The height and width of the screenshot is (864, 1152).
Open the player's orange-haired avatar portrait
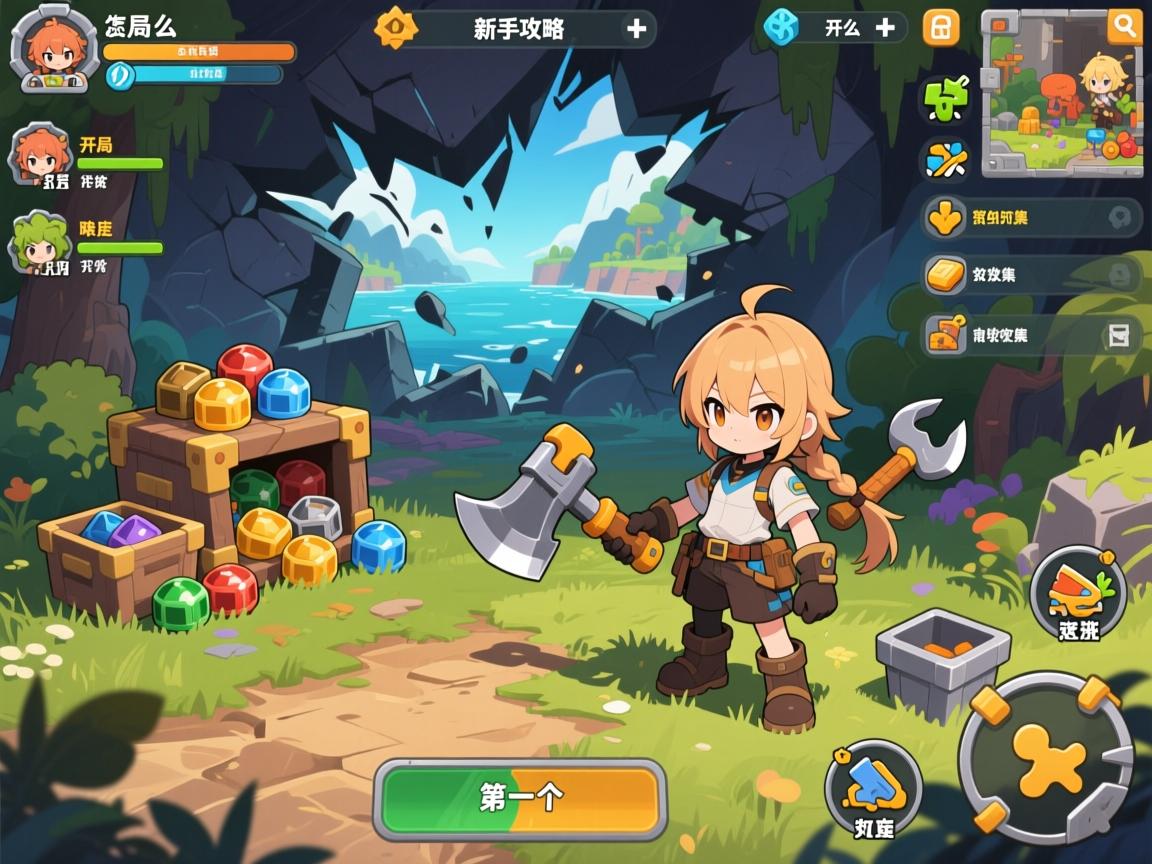54,47
